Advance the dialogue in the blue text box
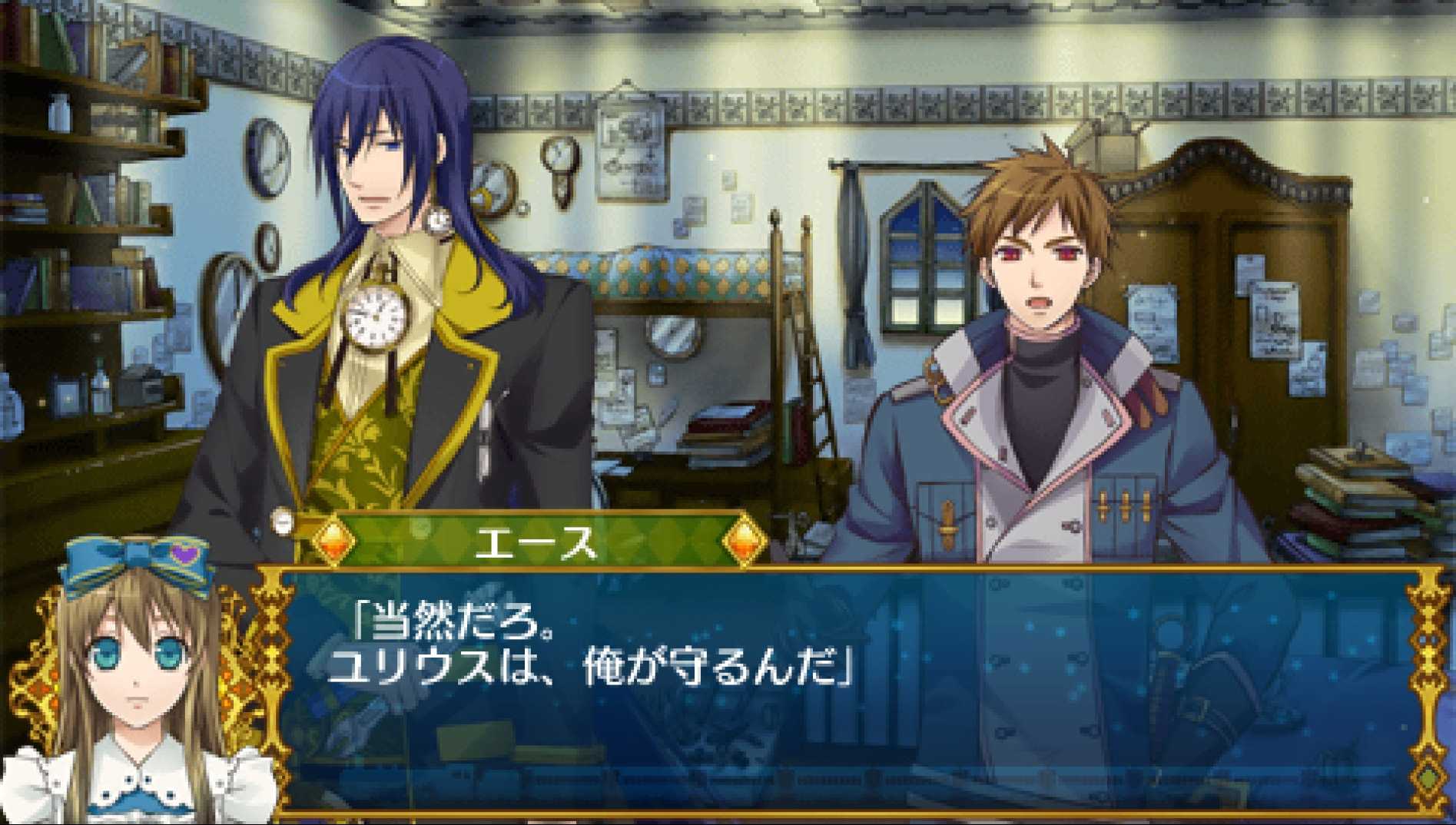 tap(845, 691)
